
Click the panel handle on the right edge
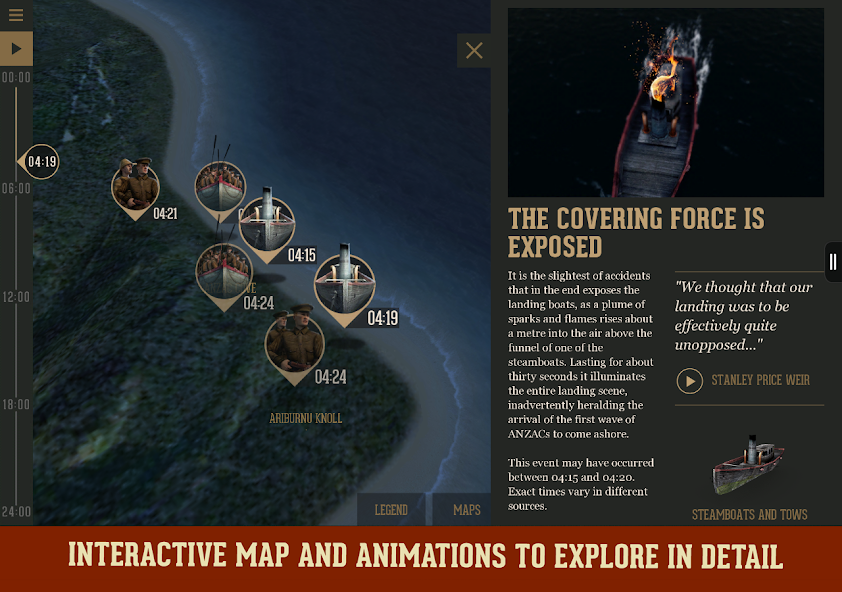pos(832,262)
